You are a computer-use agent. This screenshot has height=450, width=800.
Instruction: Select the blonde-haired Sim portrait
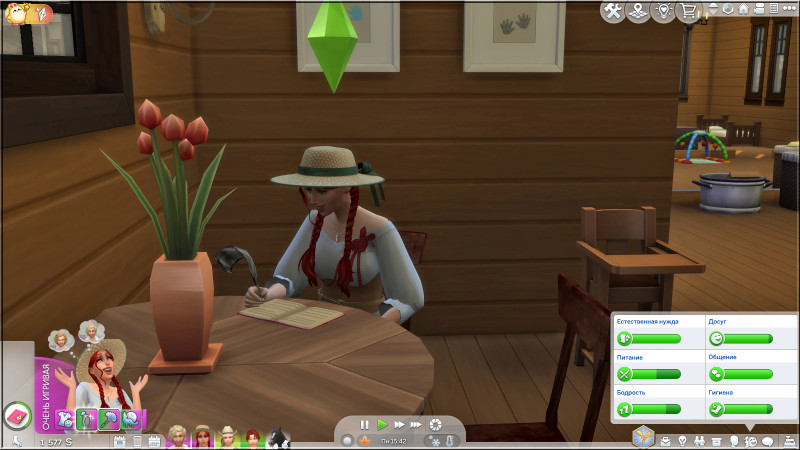179,438
